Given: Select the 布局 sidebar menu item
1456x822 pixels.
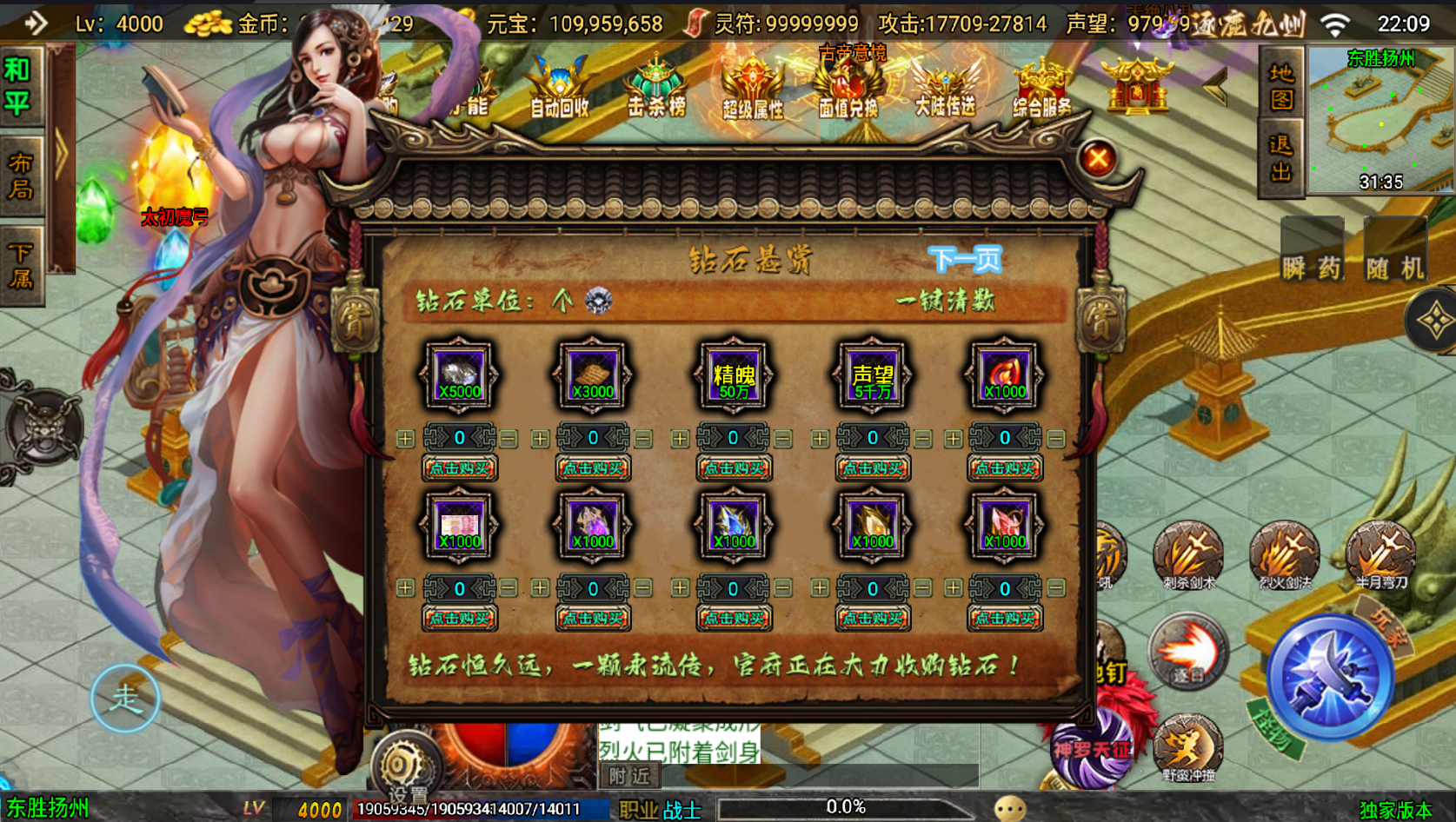Looking at the screenshot, I should coord(20,176).
